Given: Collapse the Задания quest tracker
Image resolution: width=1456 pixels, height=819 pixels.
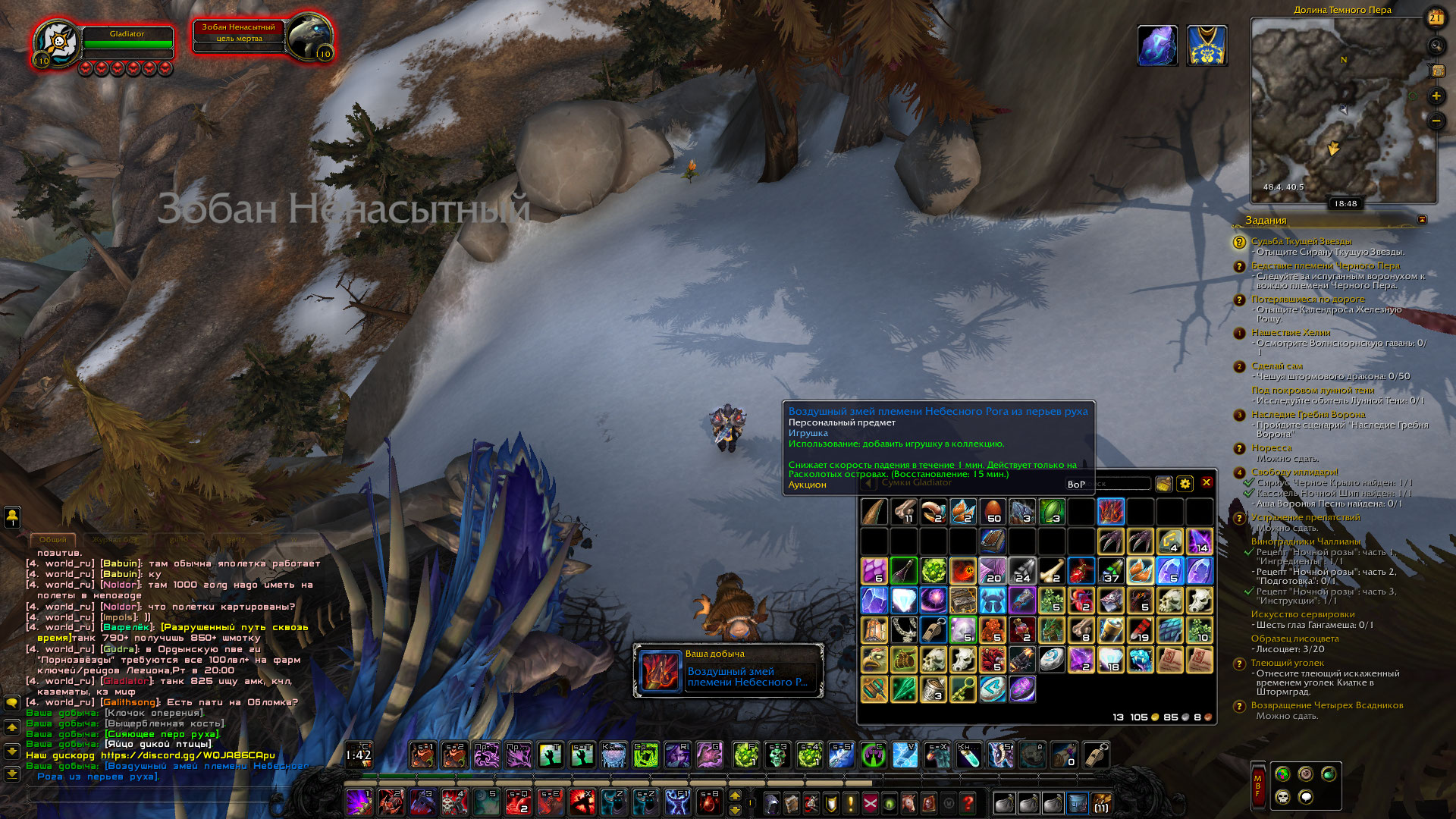Looking at the screenshot, I should click(x=1422, y=220).
